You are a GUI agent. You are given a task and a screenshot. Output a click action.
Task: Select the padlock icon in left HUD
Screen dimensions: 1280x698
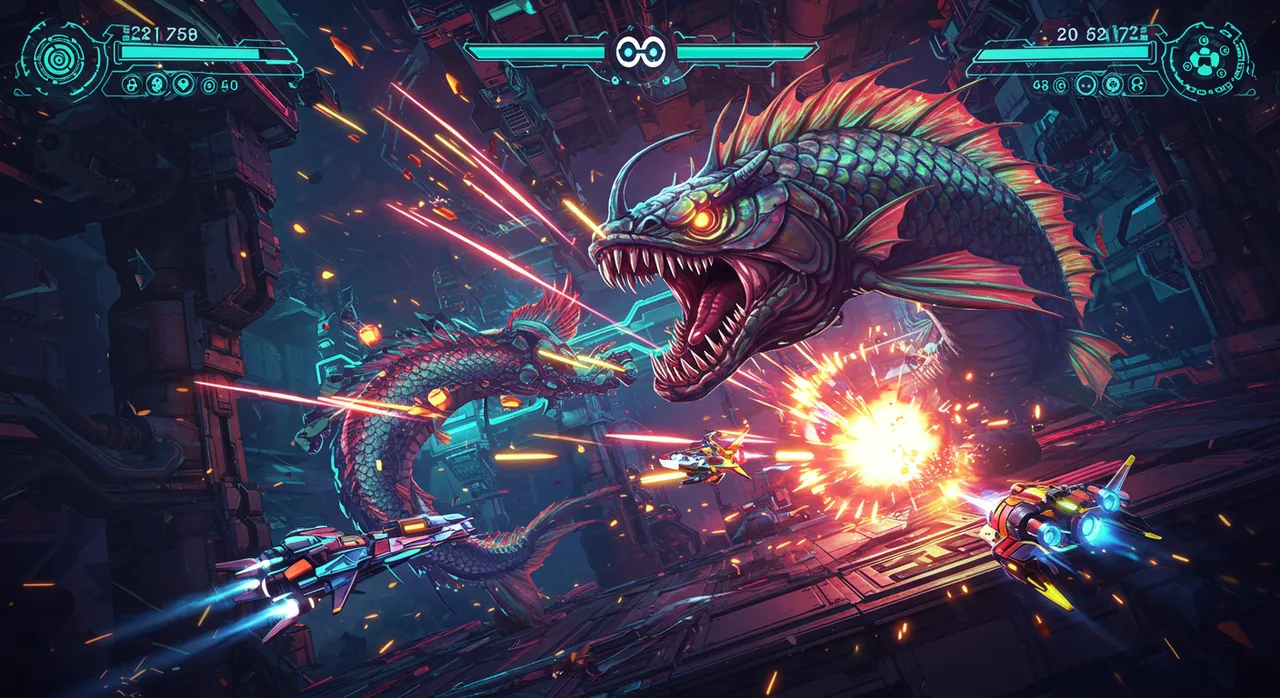click(131, 85)
